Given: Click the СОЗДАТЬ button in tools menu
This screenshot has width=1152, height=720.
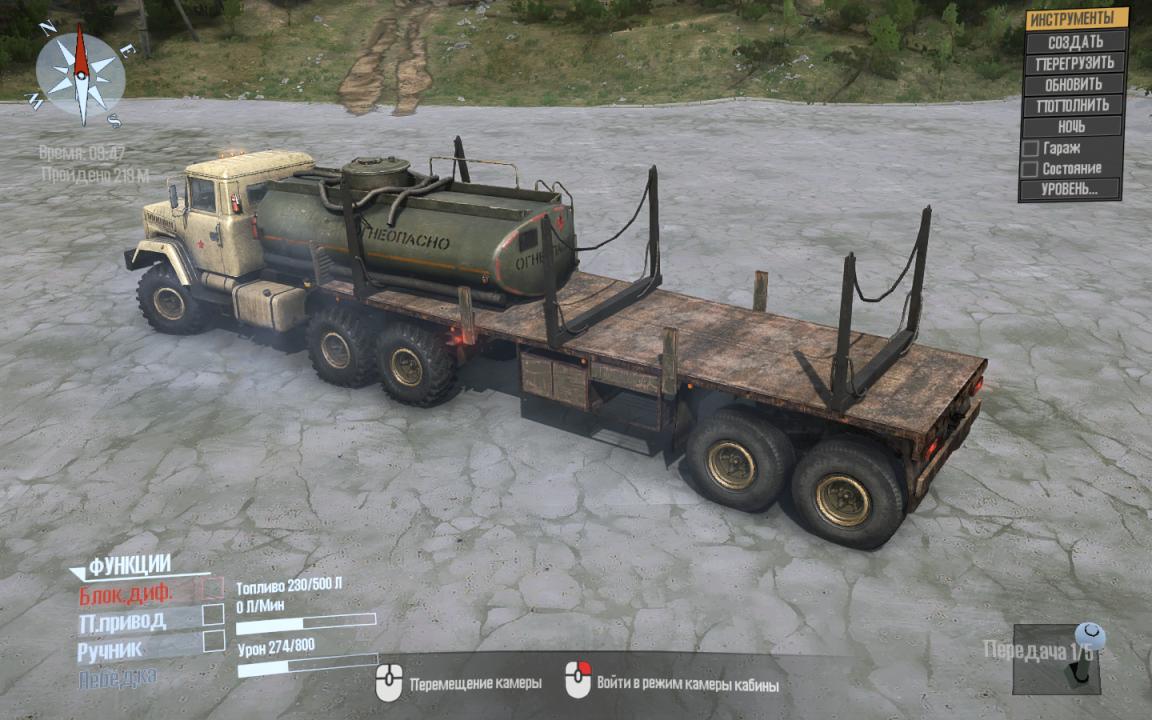Looking at the screenshot, I should tap(1075, 42).
